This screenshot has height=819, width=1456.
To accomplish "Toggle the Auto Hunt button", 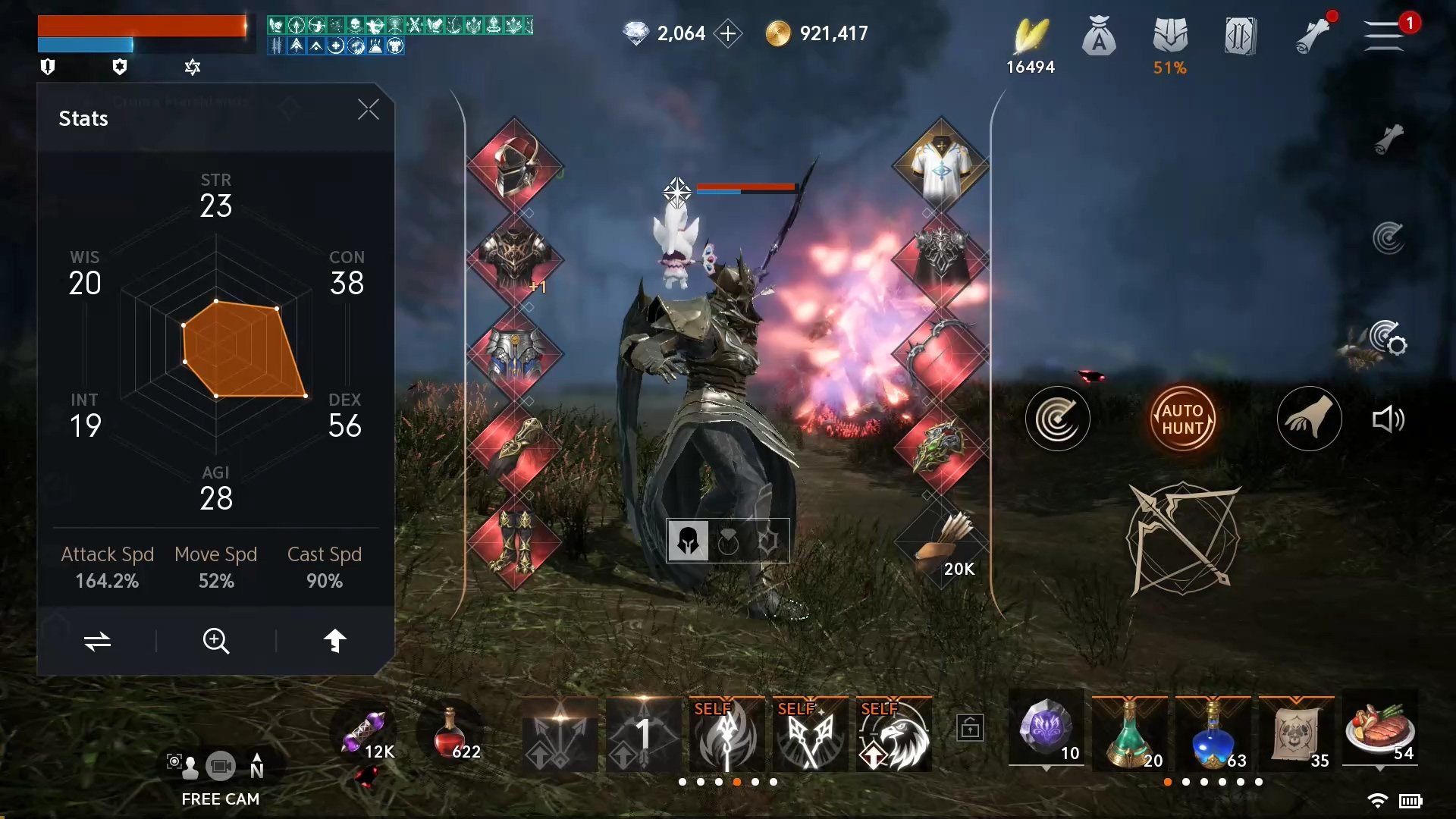I will coord(1182,419).
